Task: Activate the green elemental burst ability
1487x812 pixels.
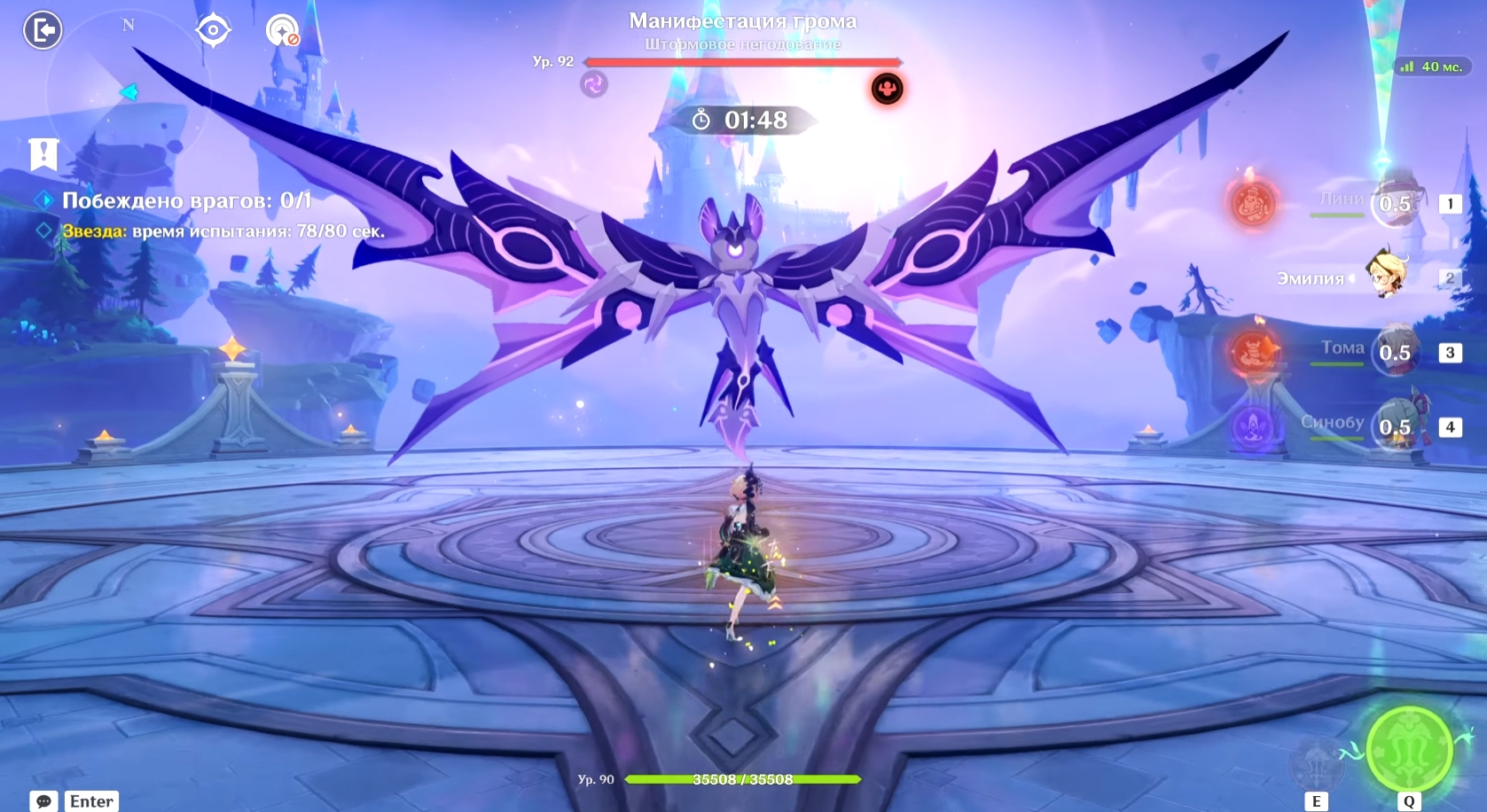Action: tap(1409, 750)
